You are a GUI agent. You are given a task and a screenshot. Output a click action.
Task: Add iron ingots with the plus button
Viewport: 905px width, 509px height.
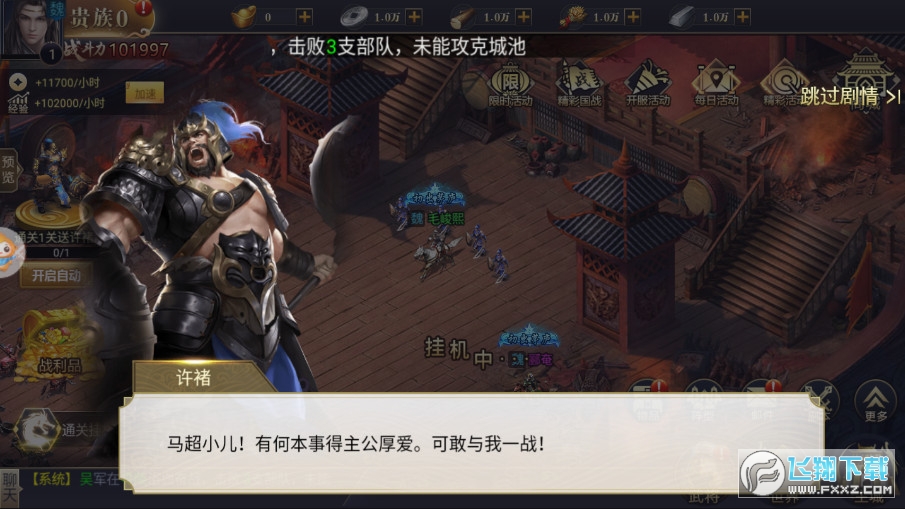pos(741,17)
